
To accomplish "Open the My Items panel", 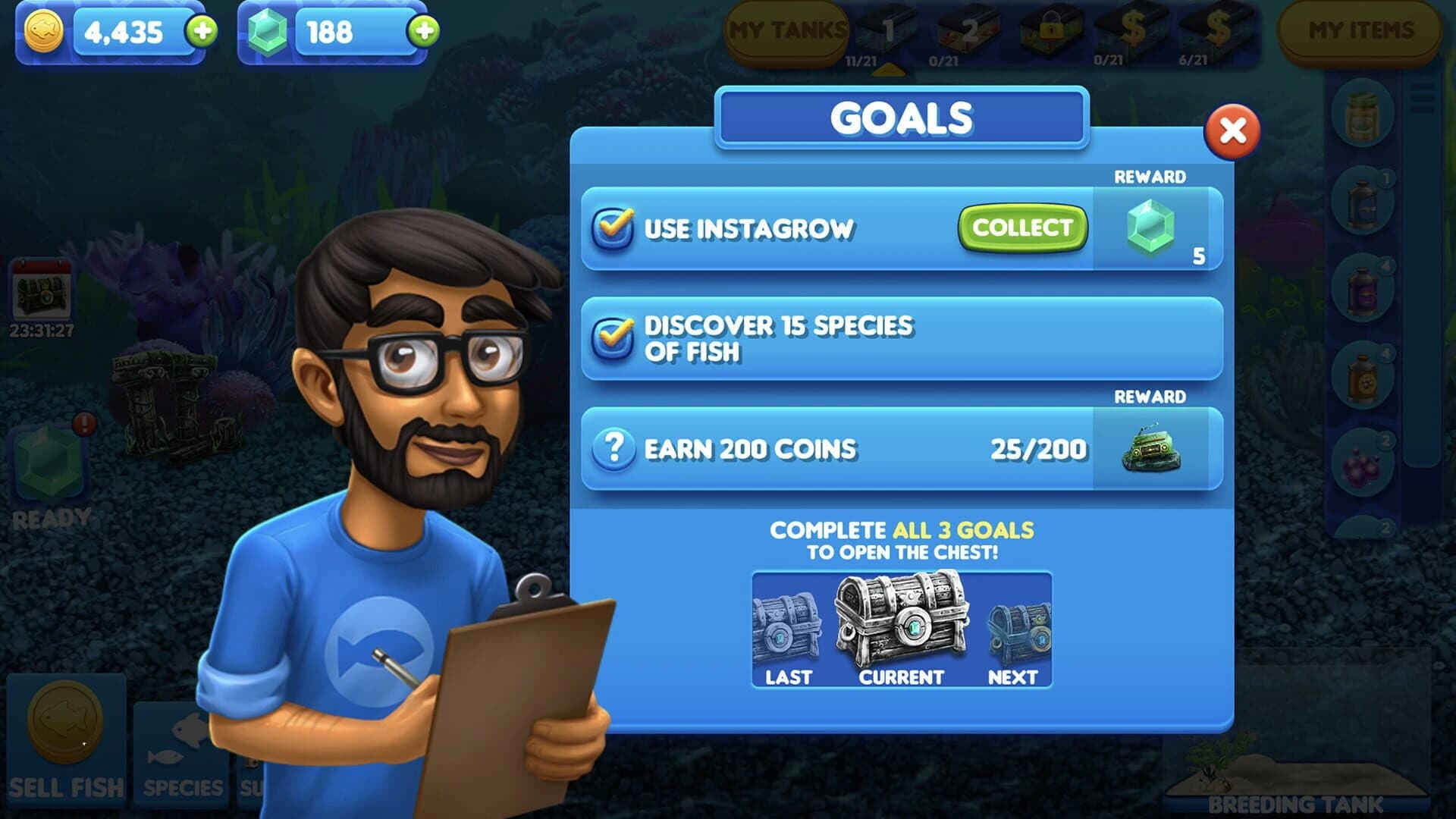I will pyautogui.click(x=1360, y=30).
